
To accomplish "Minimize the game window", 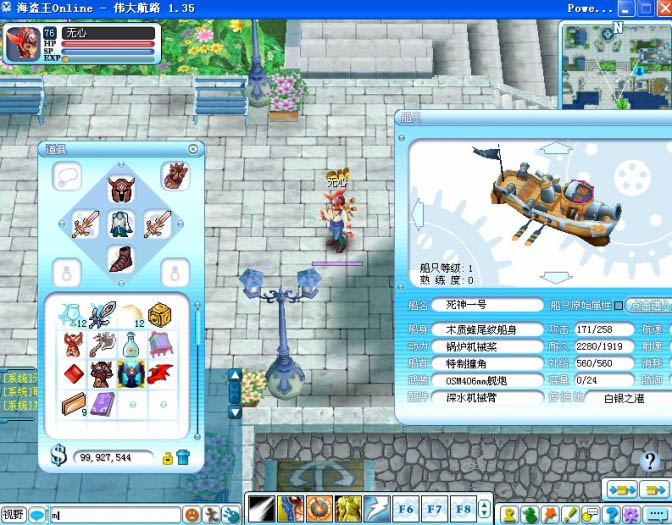I will [x=625, y=7].
